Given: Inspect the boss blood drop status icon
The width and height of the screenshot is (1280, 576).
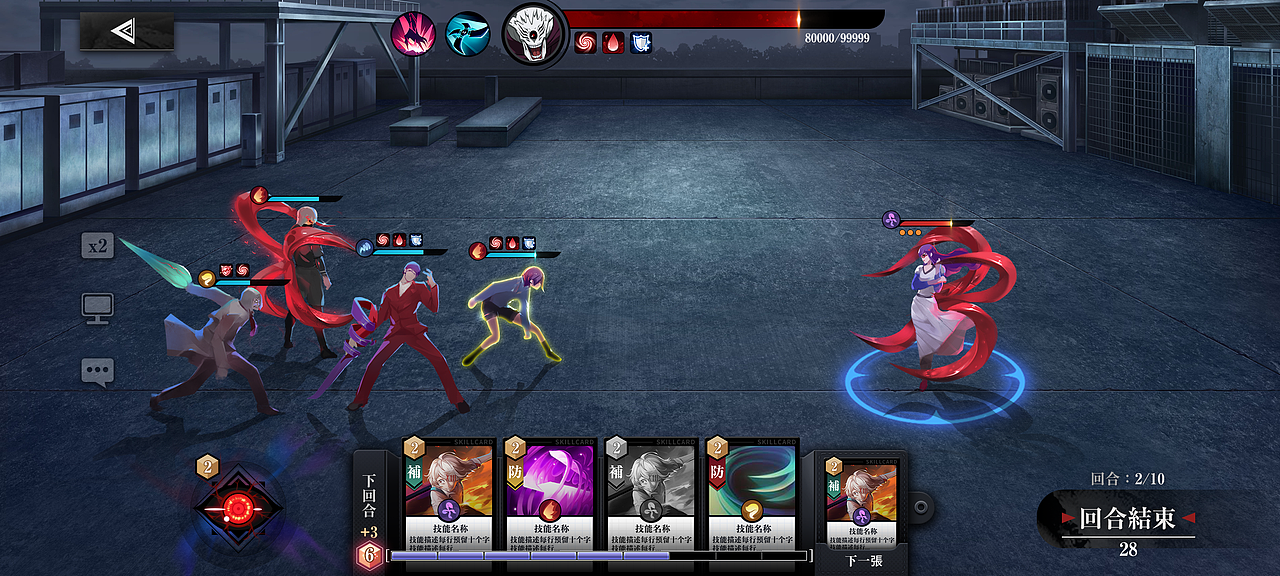Looking at the screenshot, I should 613,43.
